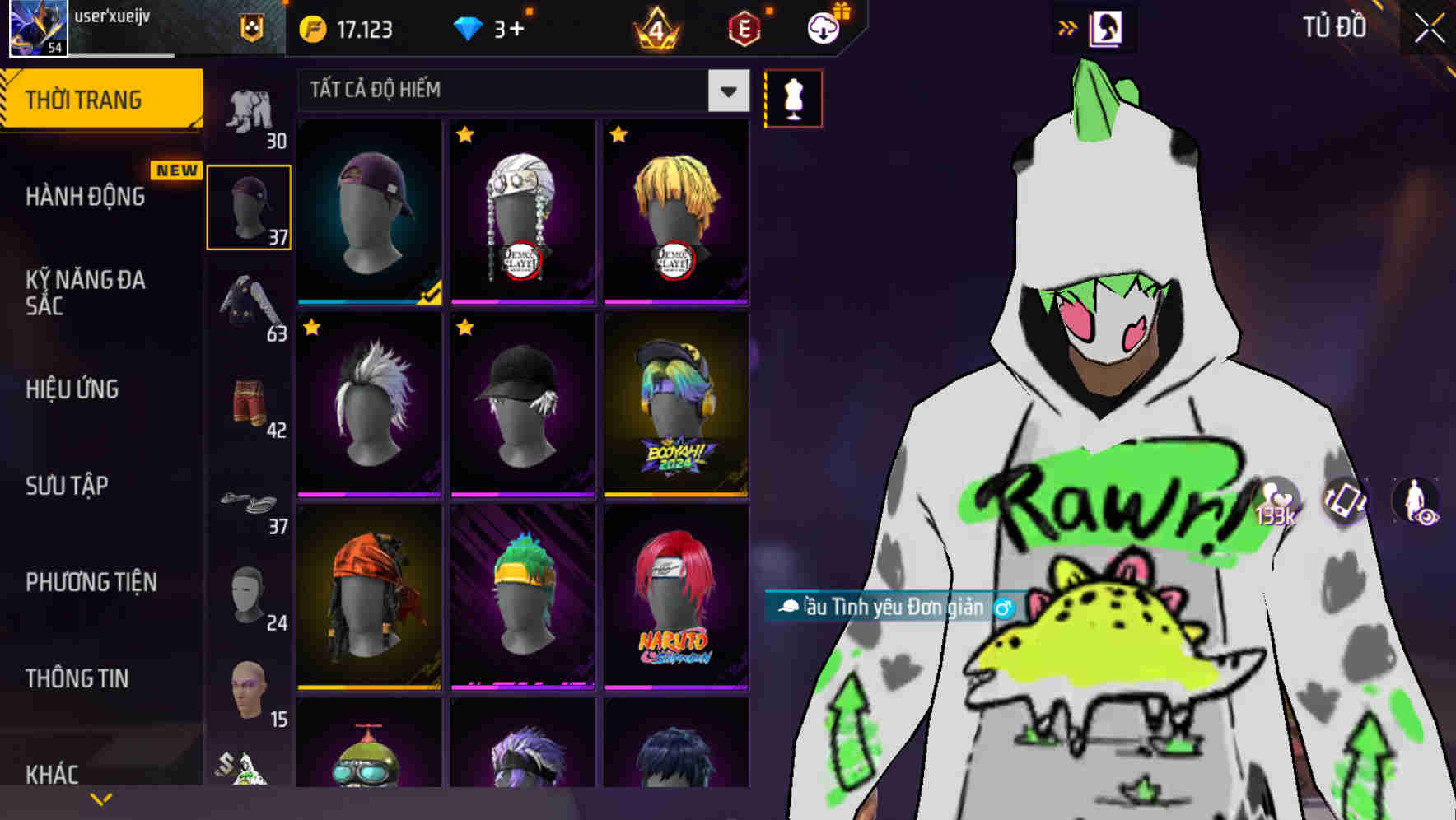Open the cloud download gift icon in top bar
Viewport: 1456px width, 820px height.
click(823, 27)
